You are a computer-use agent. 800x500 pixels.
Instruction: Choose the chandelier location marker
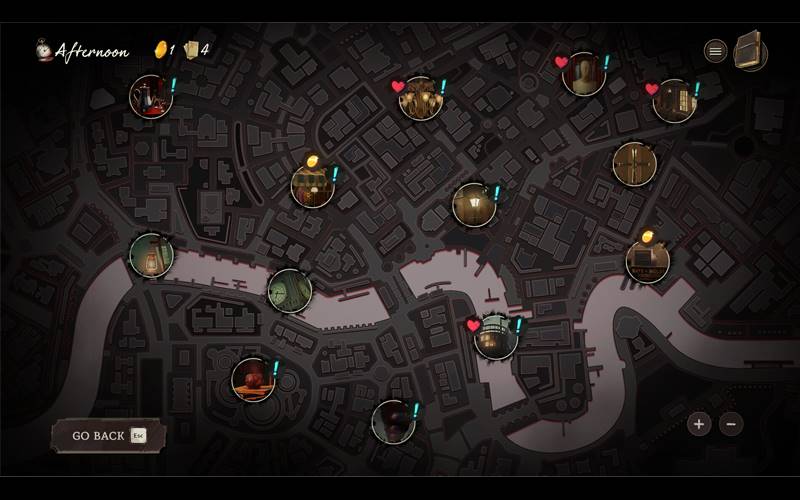pyautogui.click(x=421, y=98)
